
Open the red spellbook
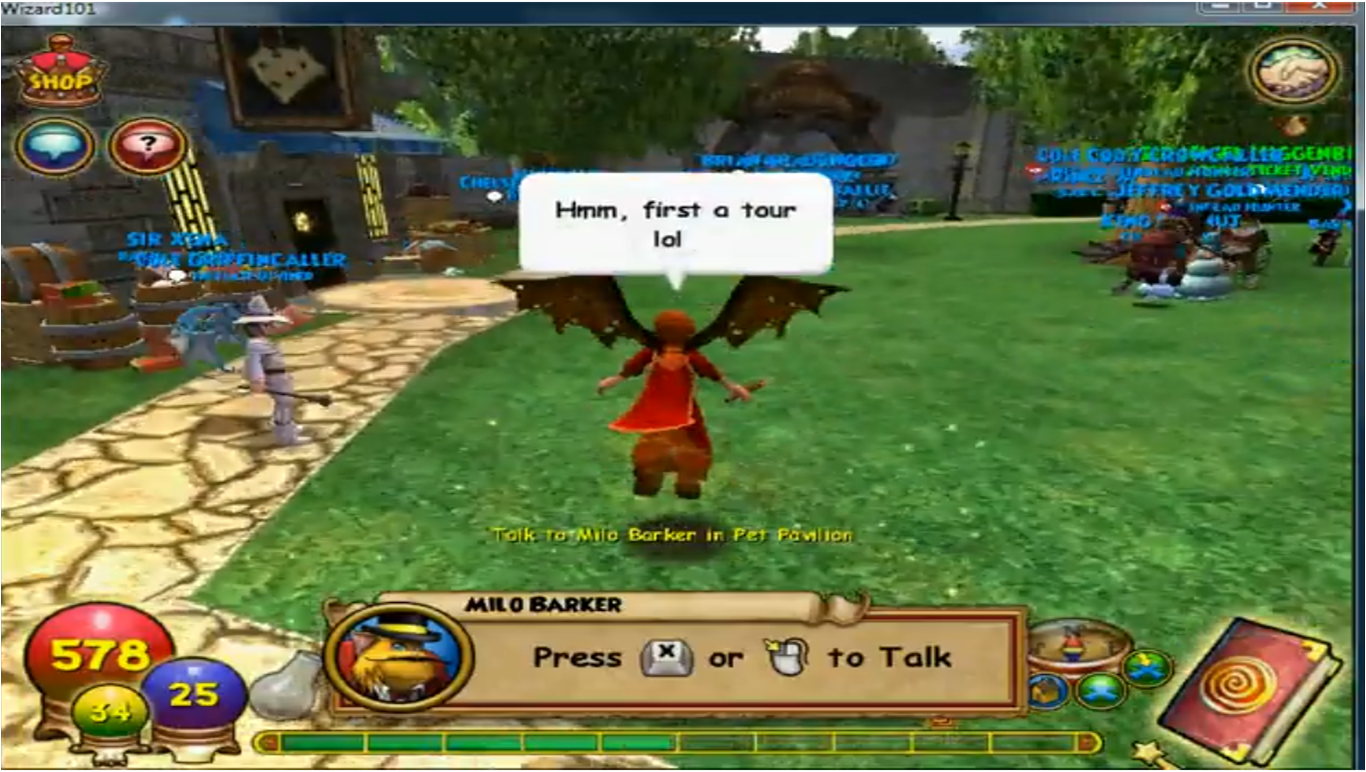[x=1252, y=688]
